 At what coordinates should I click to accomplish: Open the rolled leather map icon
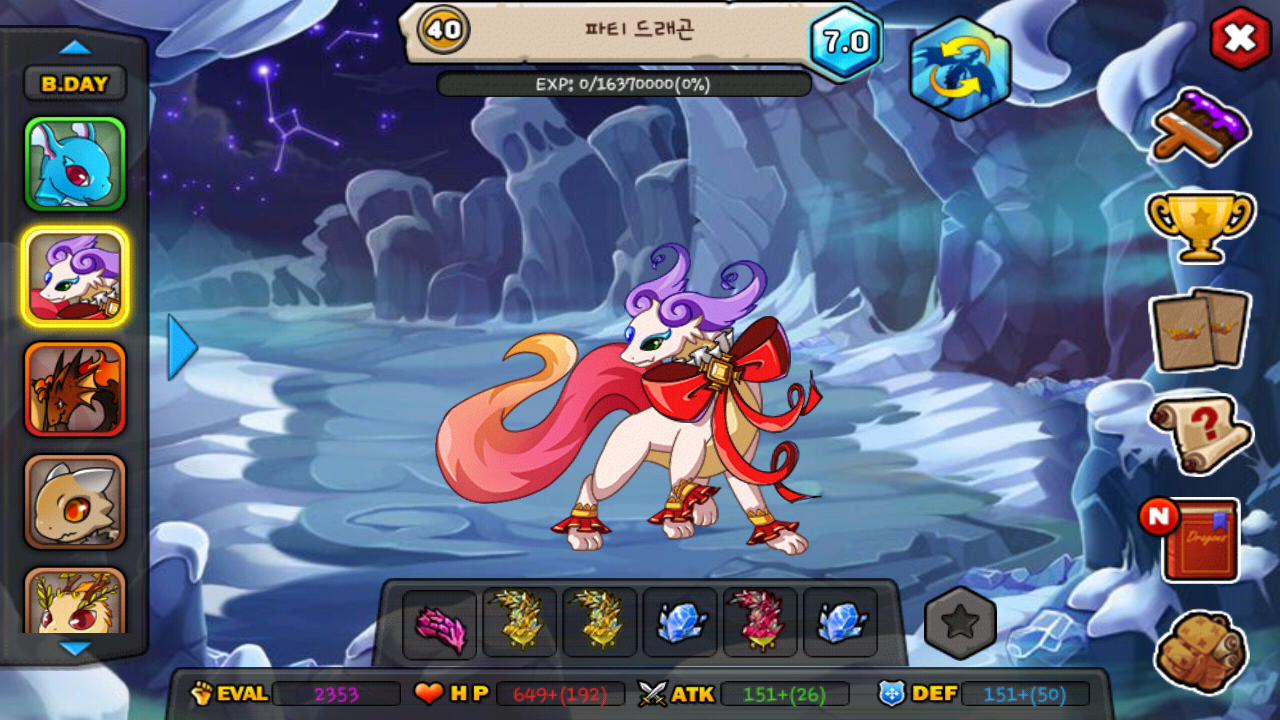coord(1200,652)
